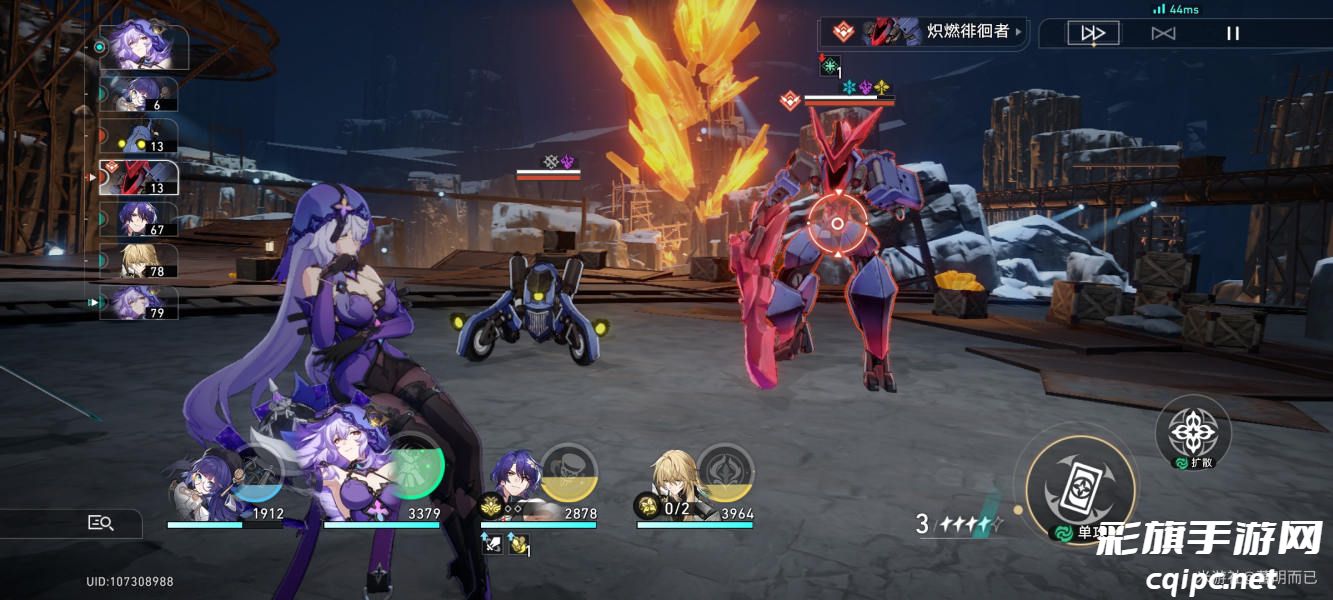Select the red mech enemy in the turn order

coord(139,177)
